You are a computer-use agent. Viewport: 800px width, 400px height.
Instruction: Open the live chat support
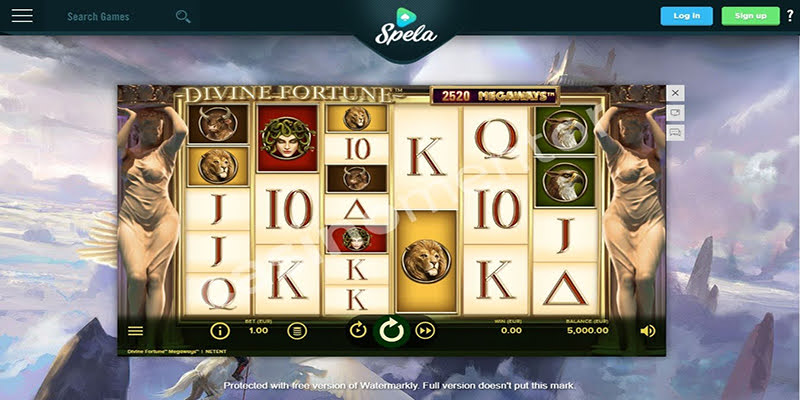[x=676, y=132]
